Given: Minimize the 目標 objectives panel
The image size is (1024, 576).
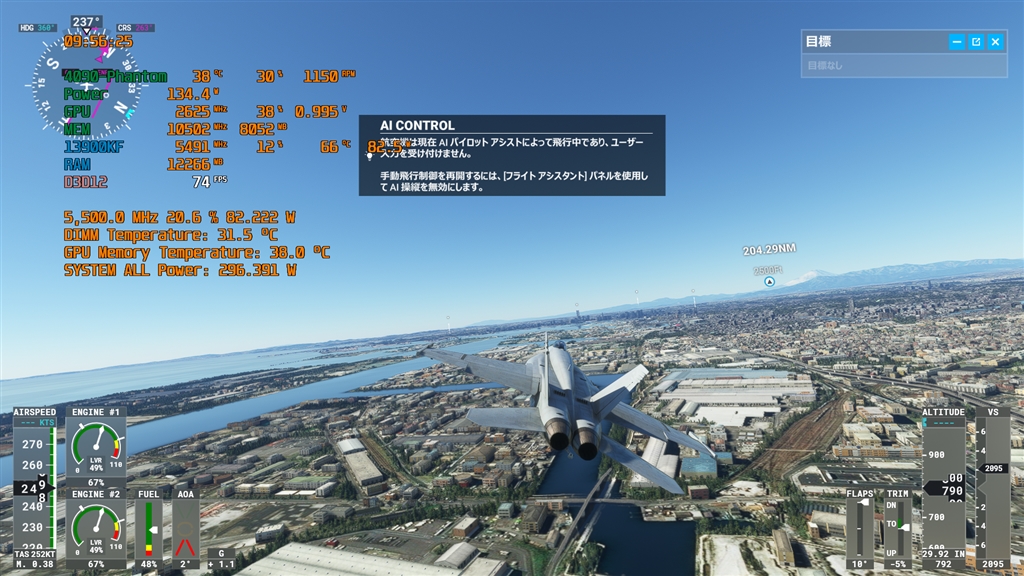Looking at the screenshot, I should click(x=957, y=42).
